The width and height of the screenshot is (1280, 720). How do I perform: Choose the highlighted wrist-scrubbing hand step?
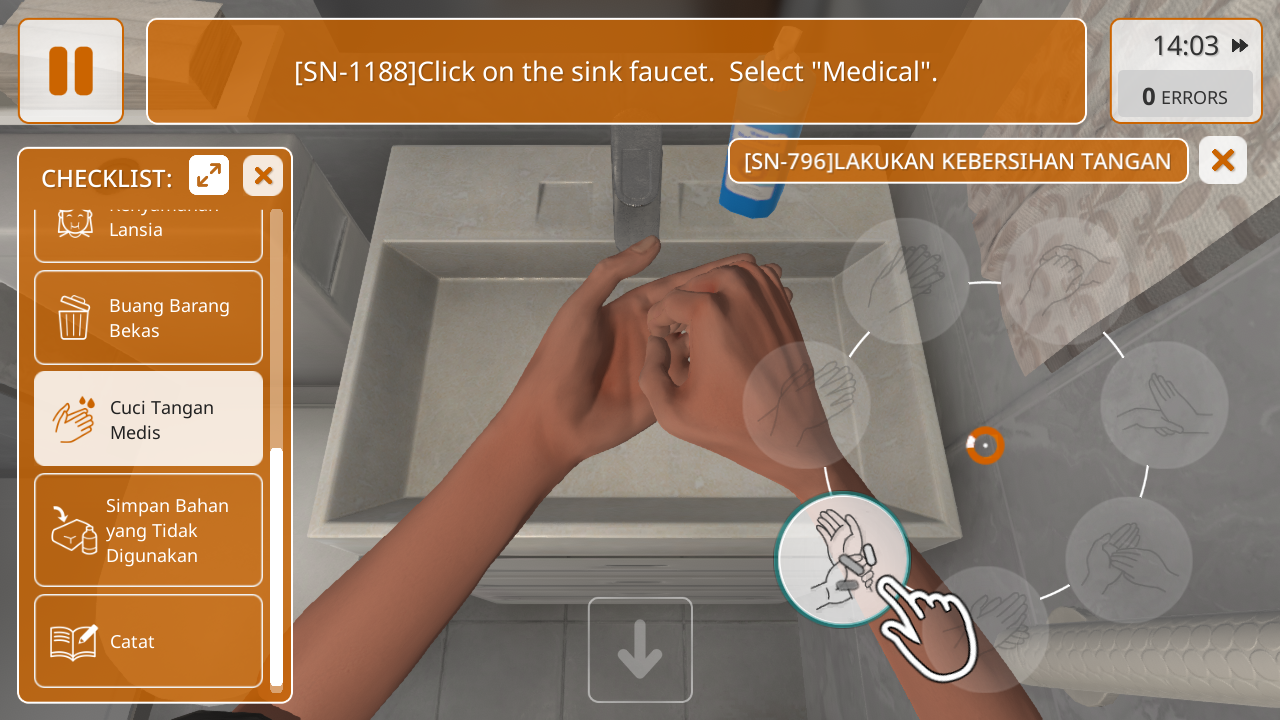click(843, 560)
